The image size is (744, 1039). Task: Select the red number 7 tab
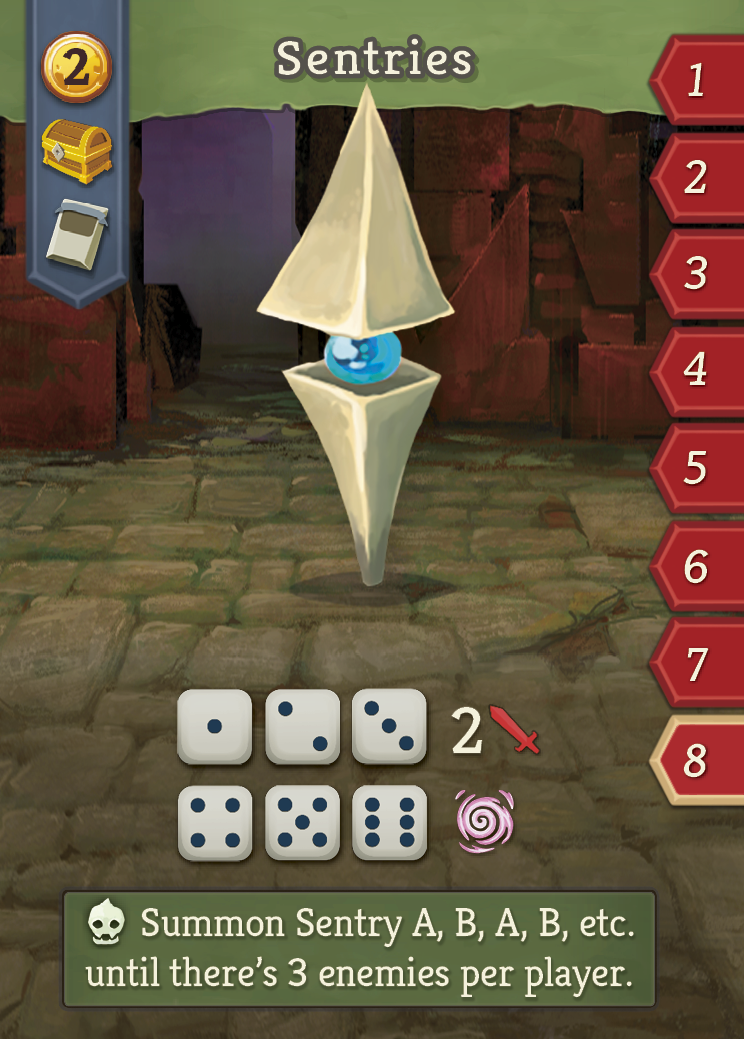click(x=697, y=664)
